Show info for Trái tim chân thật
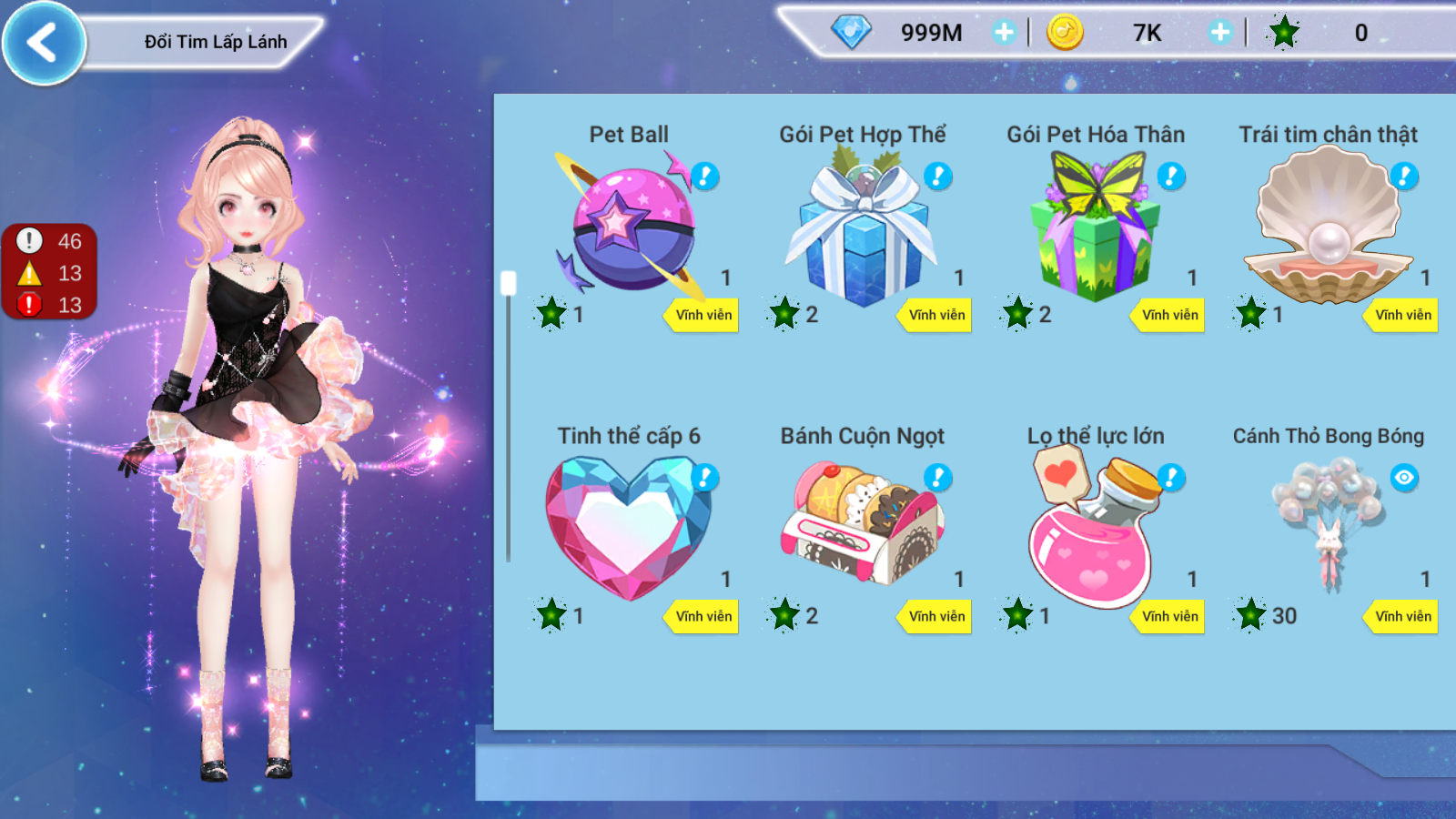 point(1404,176)
